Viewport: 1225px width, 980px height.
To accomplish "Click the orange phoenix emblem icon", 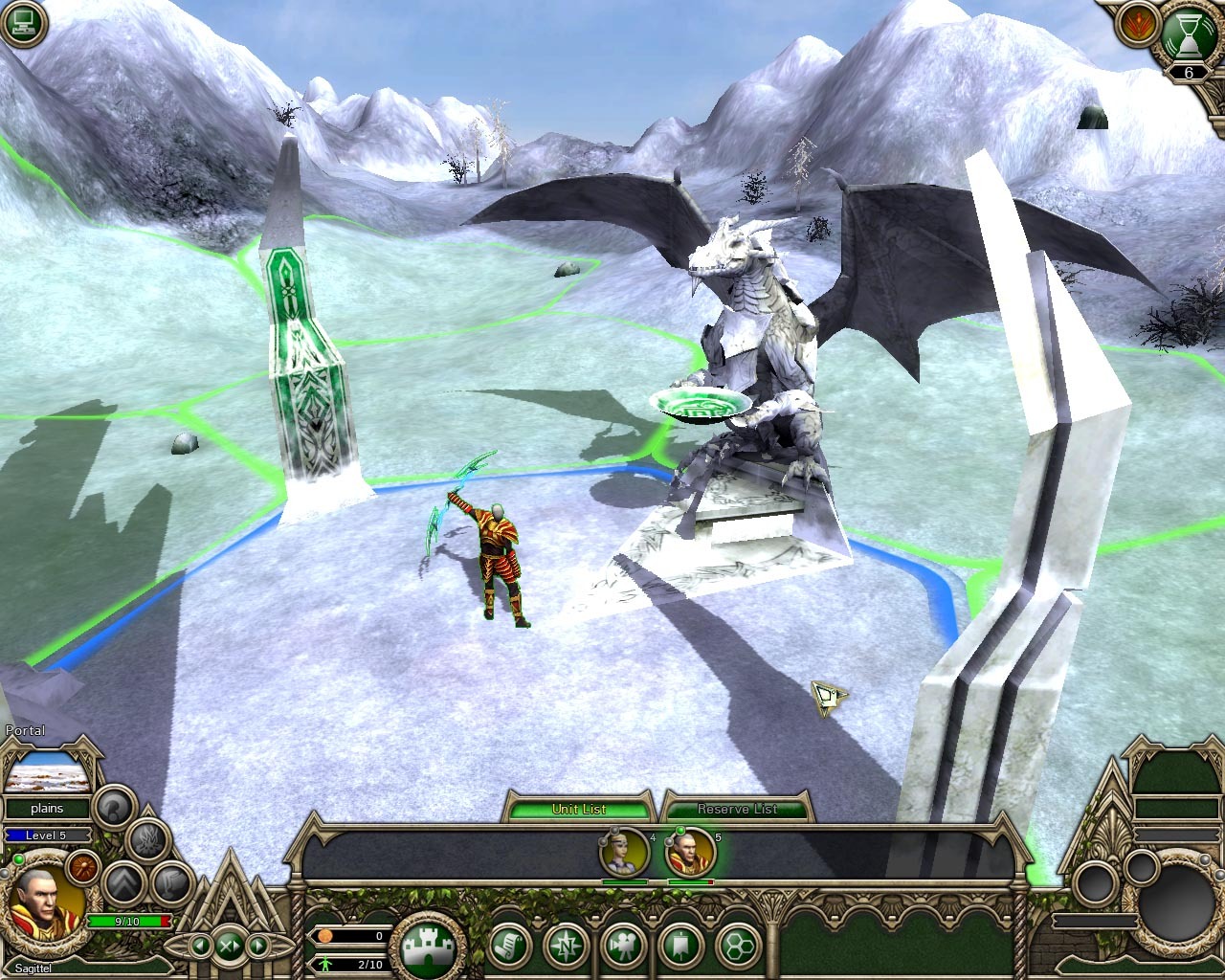I will (1135, 23).
